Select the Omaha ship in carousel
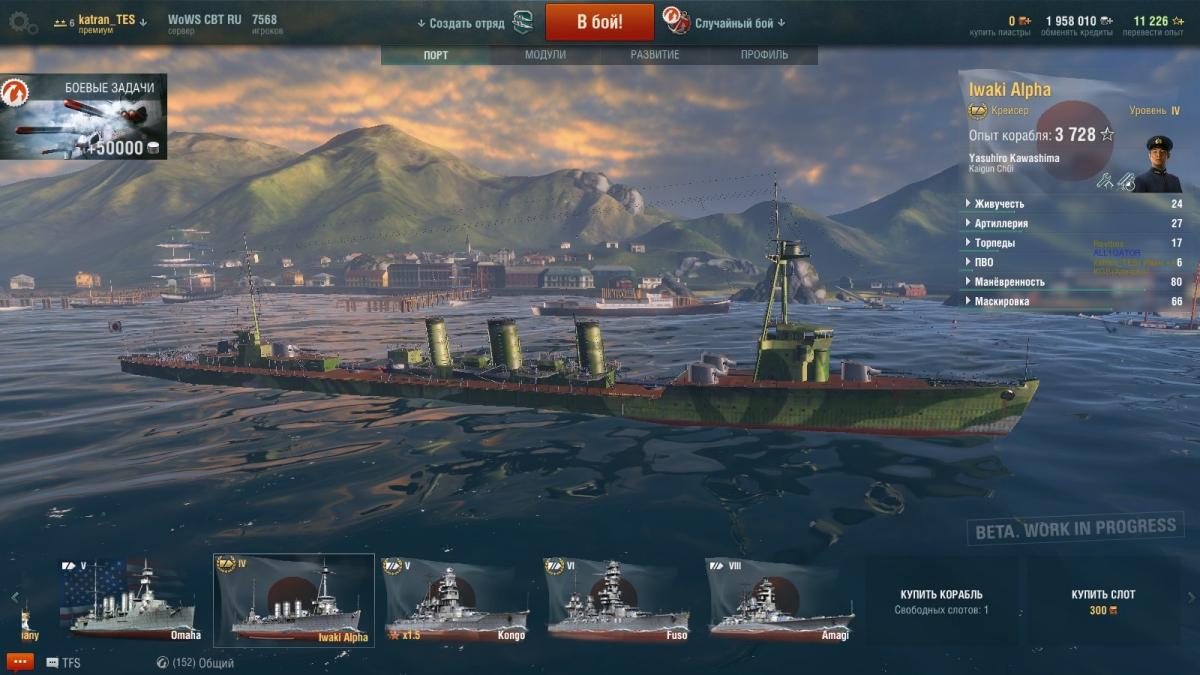Screen dimensions: 1200x675 pos(134,601)
